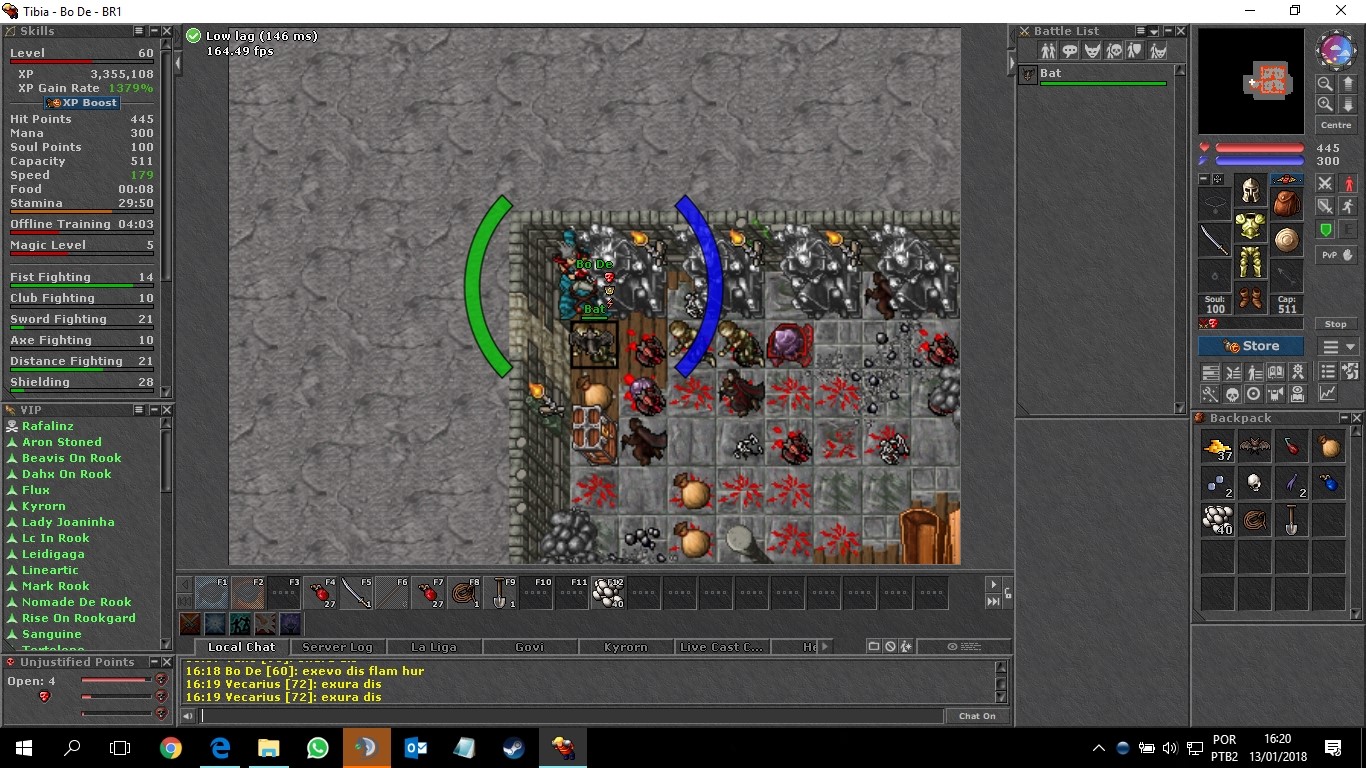Switch to the Server Log tab
Image resolution: width=1366 pixels, height=768 pixels.
338,647
